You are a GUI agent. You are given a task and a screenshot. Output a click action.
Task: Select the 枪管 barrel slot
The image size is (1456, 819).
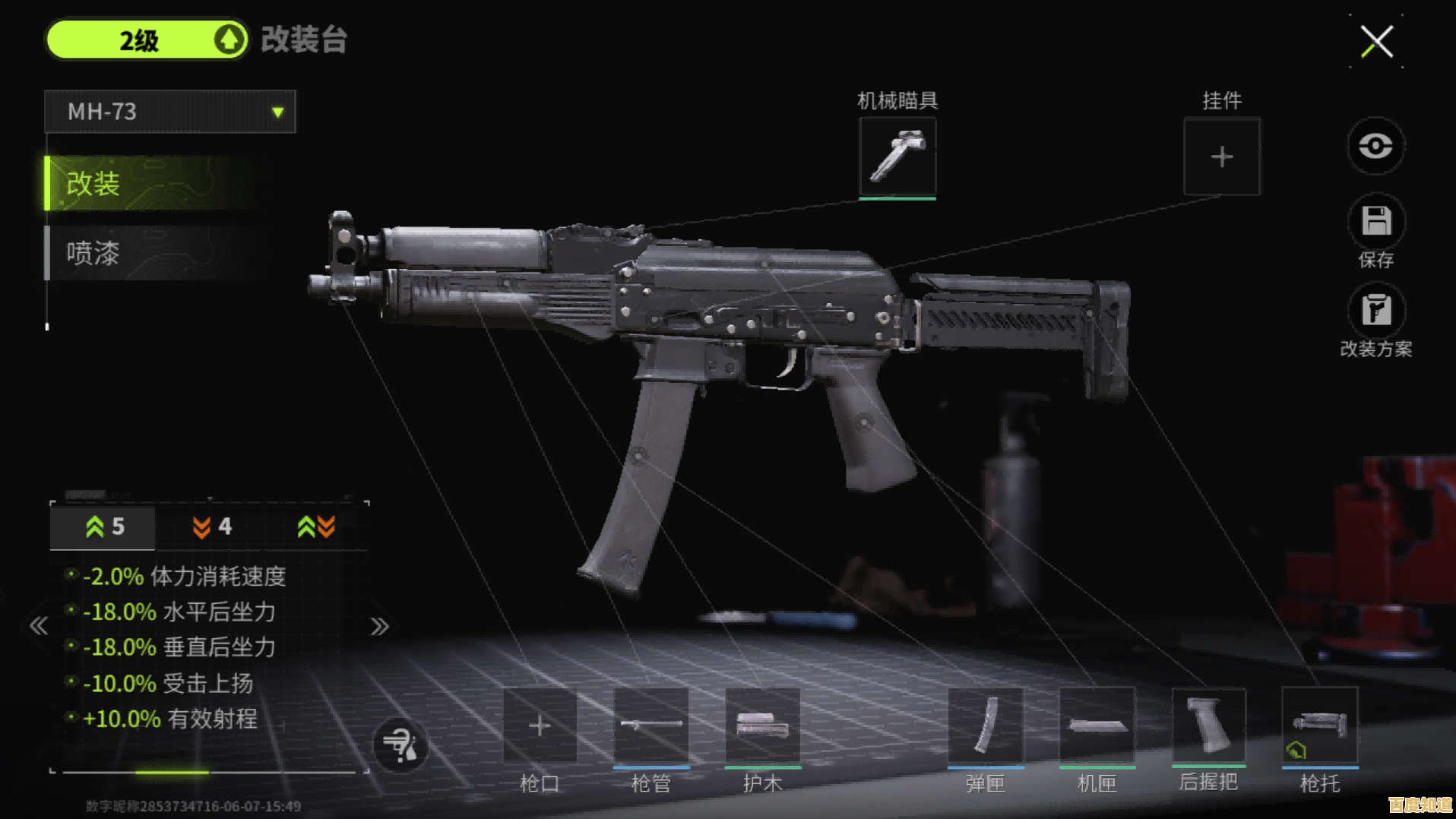coord(650,726)
